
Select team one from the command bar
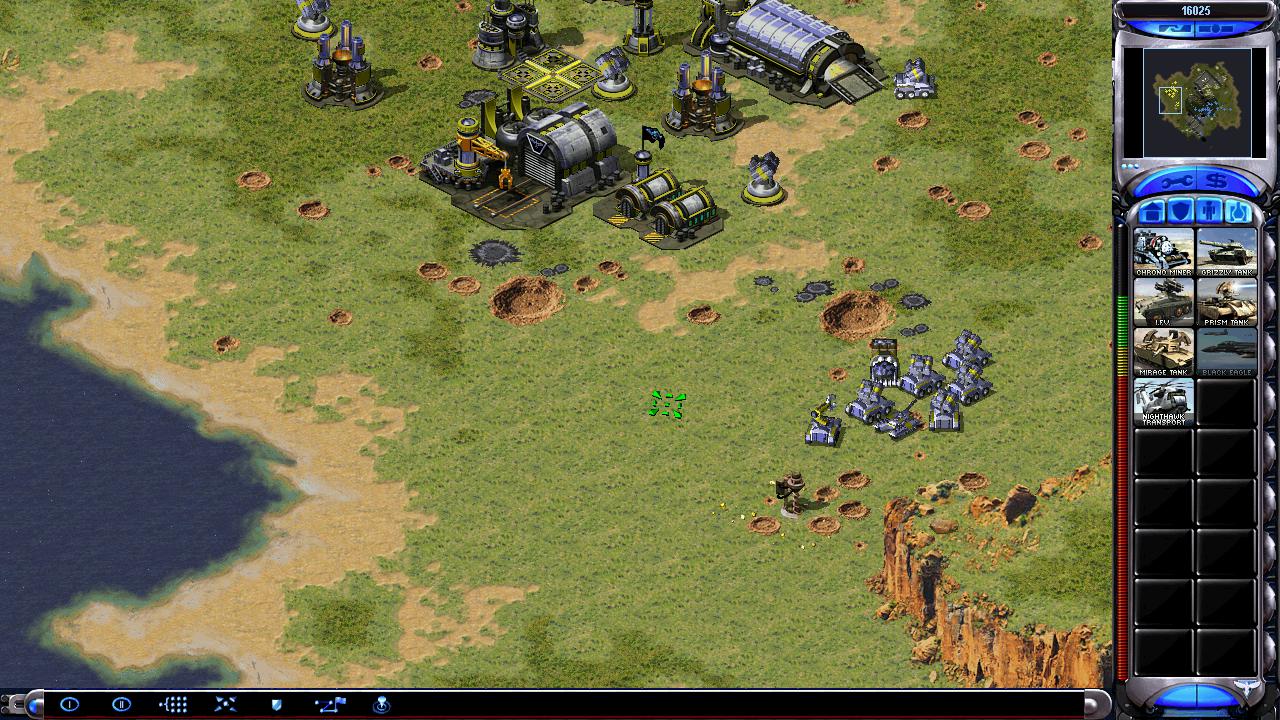pos(69,705)
